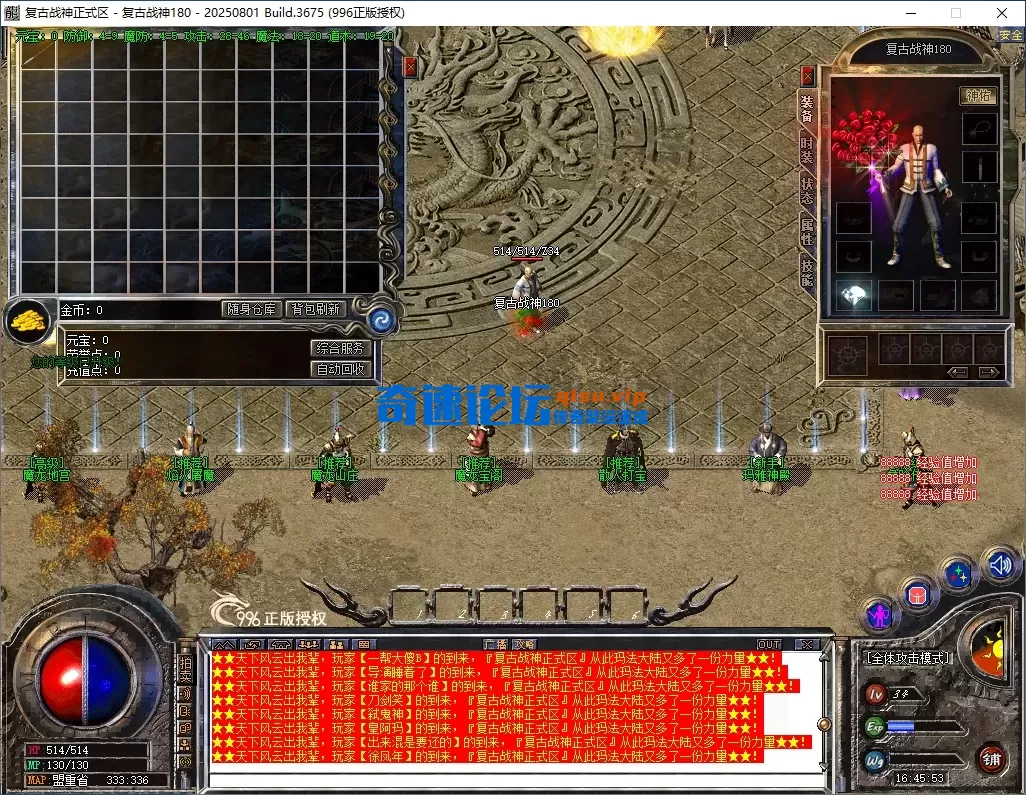Show the 技能 skills tab
This screenshot has height=795, width=1026.
click(807, 272)
